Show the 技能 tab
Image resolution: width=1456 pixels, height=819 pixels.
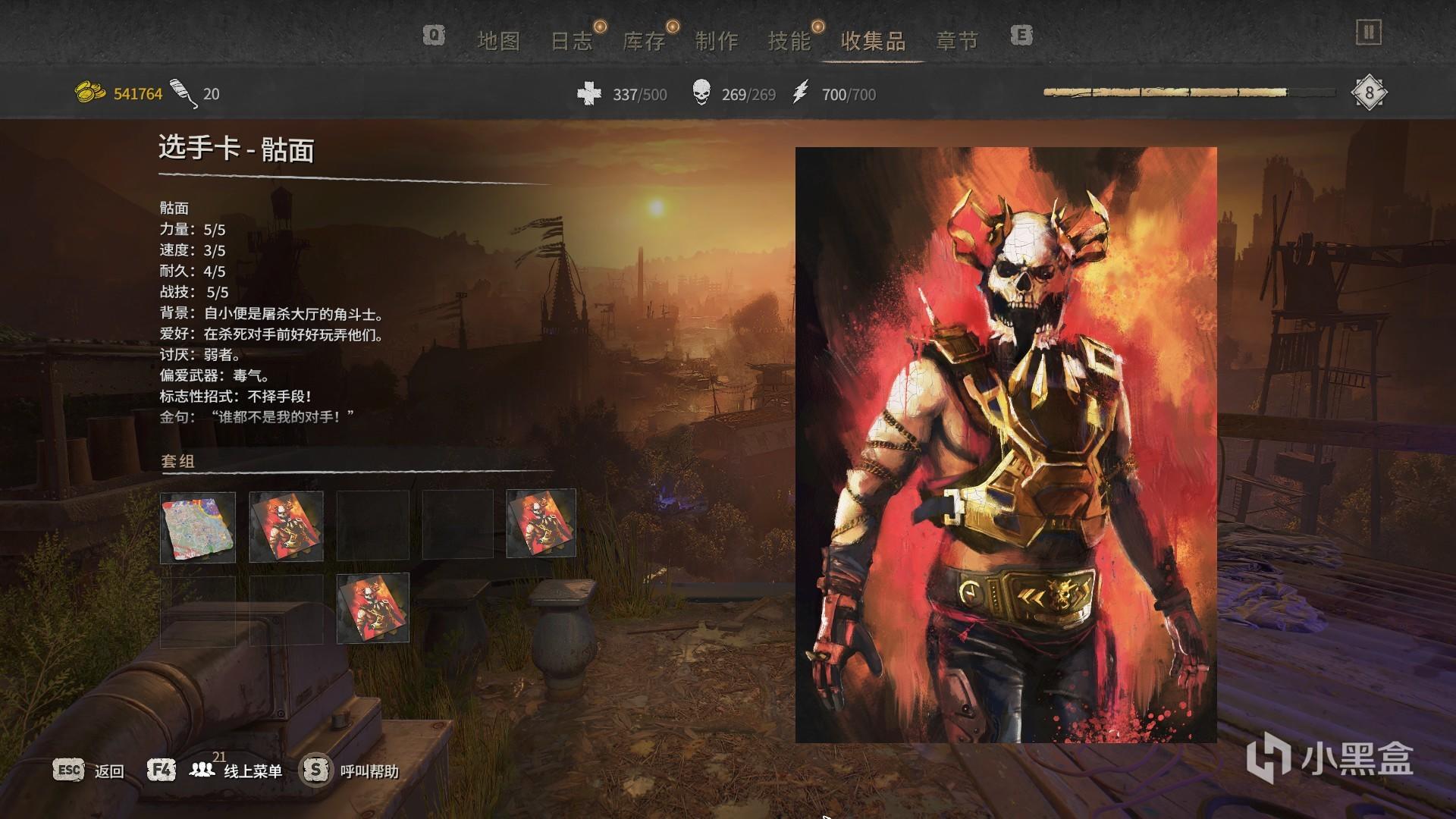[x=789, y=41]
